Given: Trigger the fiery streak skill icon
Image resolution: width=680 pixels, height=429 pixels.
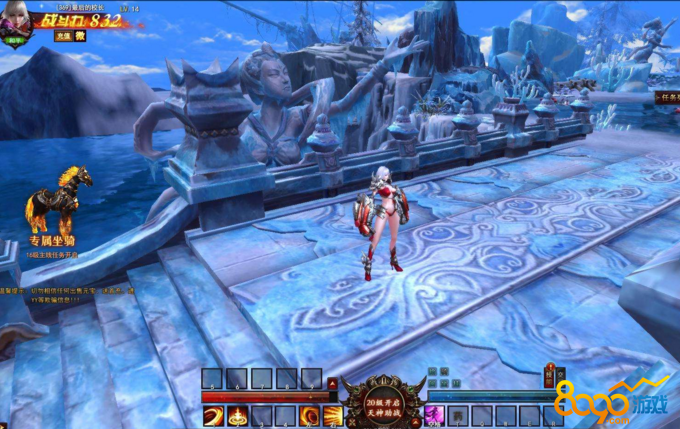Looking at the screenshot, I should [333, 415].
